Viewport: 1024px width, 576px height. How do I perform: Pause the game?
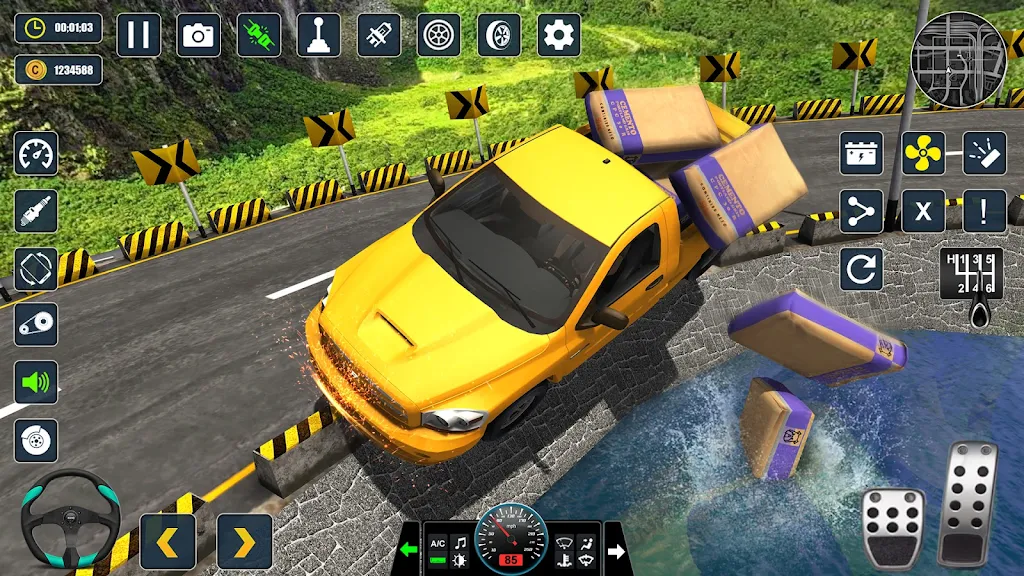138,35
